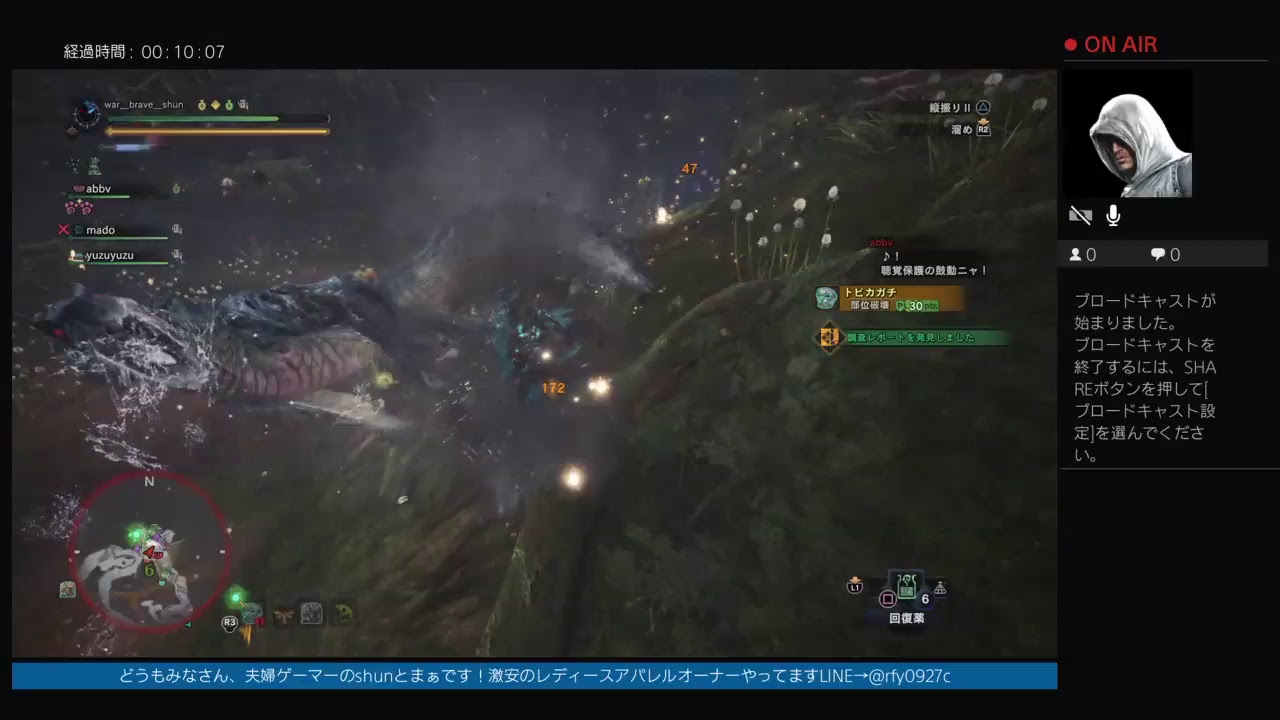Click the player health bar
The image size is (1280, 720).
[196, 119]
